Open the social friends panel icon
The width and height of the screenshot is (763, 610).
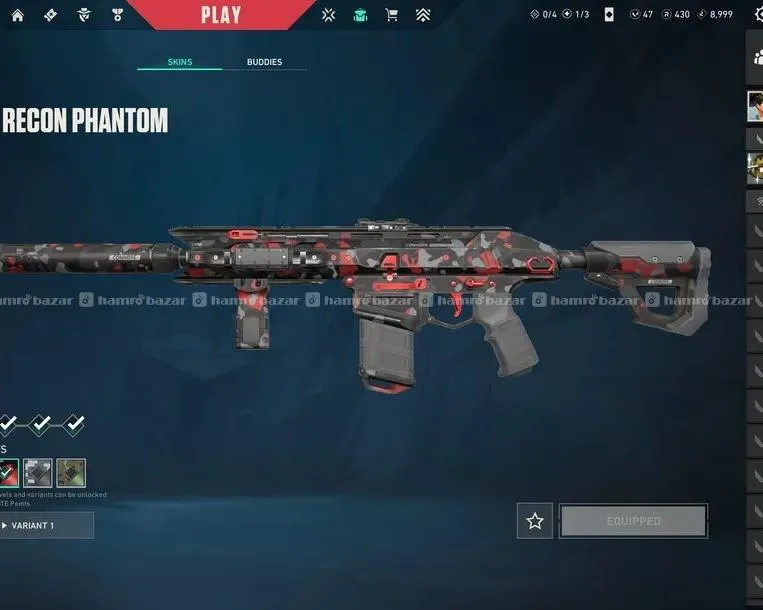757,59
